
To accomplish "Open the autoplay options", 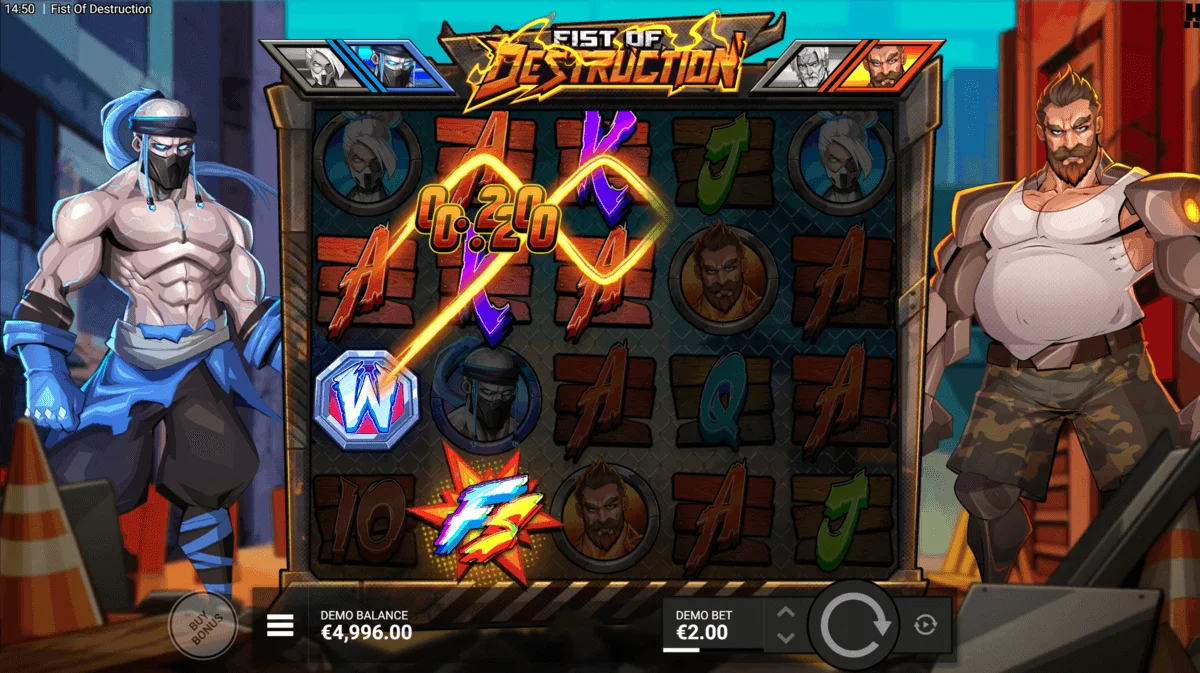I will (925, 626).
